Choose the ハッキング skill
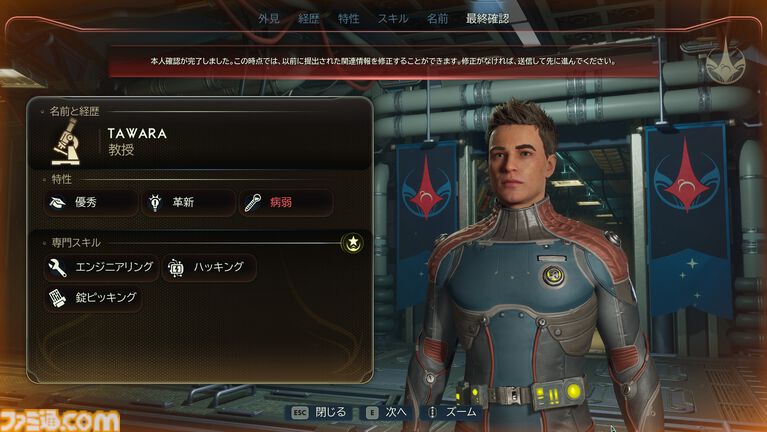This screenshot has width=767, height=432. [208, 267]
